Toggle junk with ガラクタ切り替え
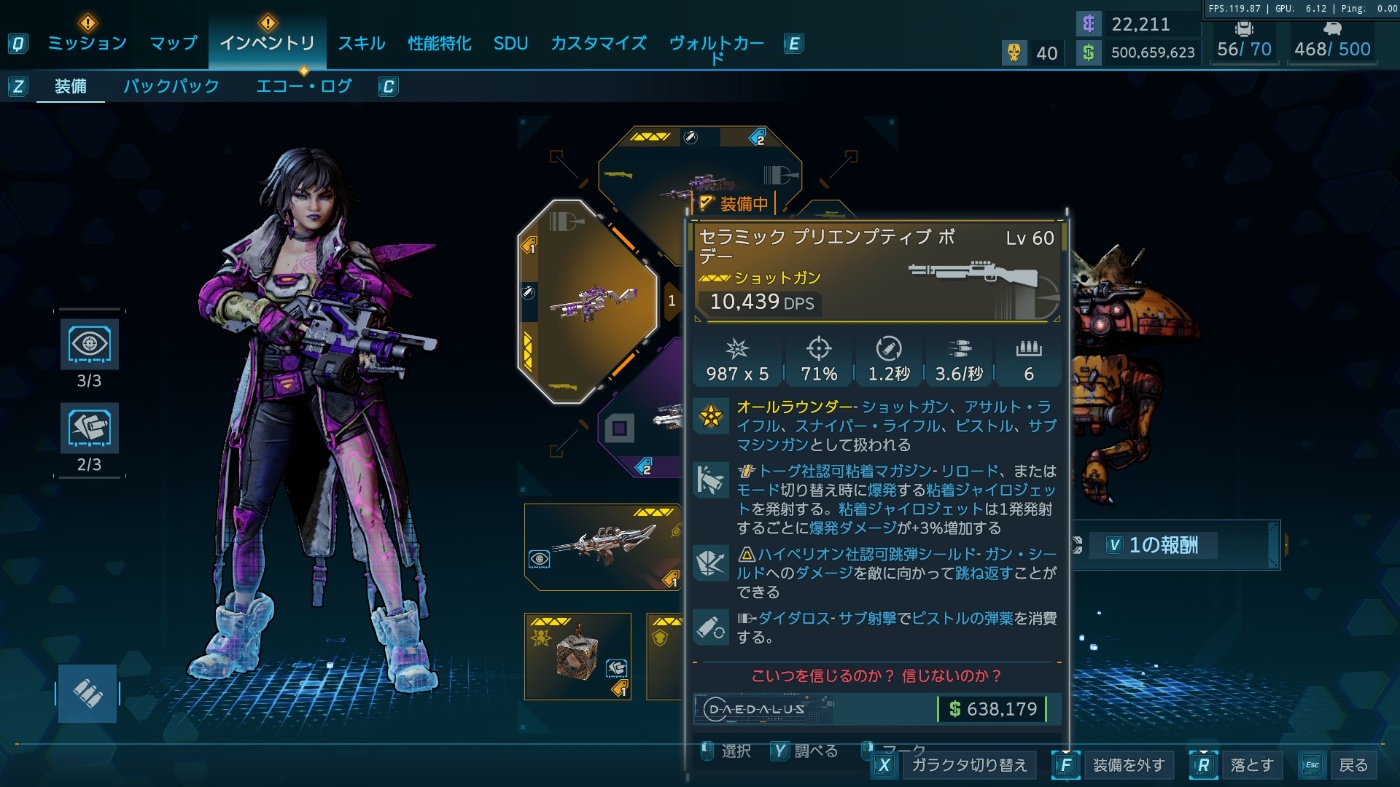1400x787 pixels. 964,765
